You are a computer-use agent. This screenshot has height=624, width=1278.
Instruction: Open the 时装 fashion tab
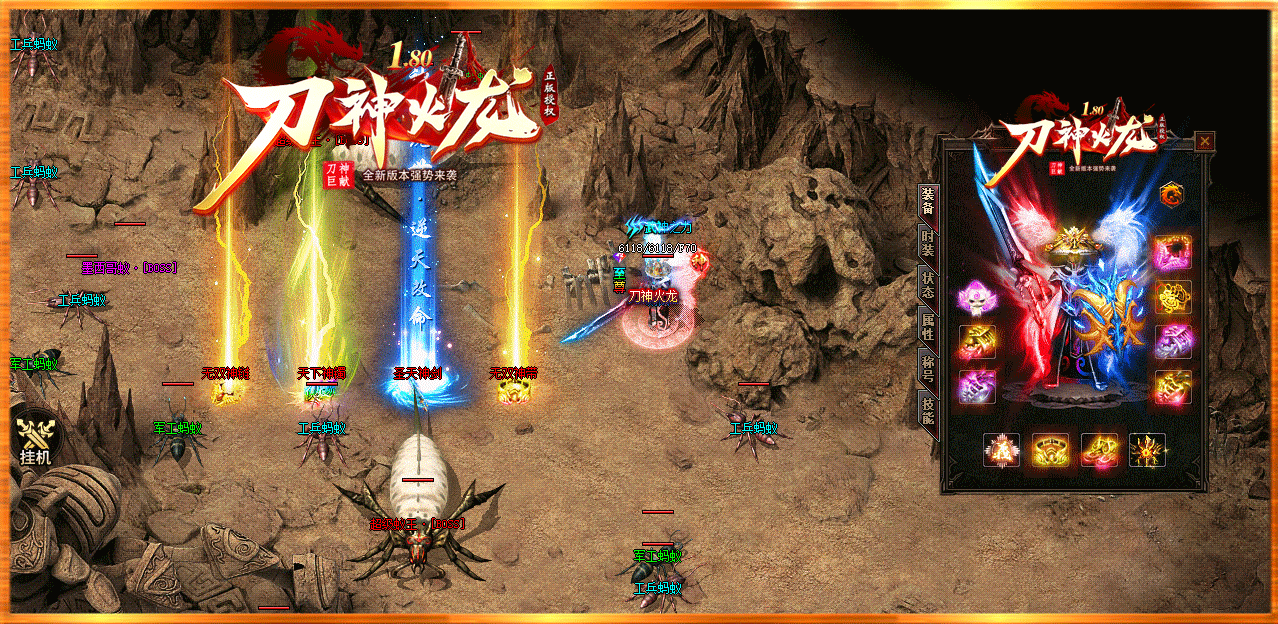(x=927, y=244)
